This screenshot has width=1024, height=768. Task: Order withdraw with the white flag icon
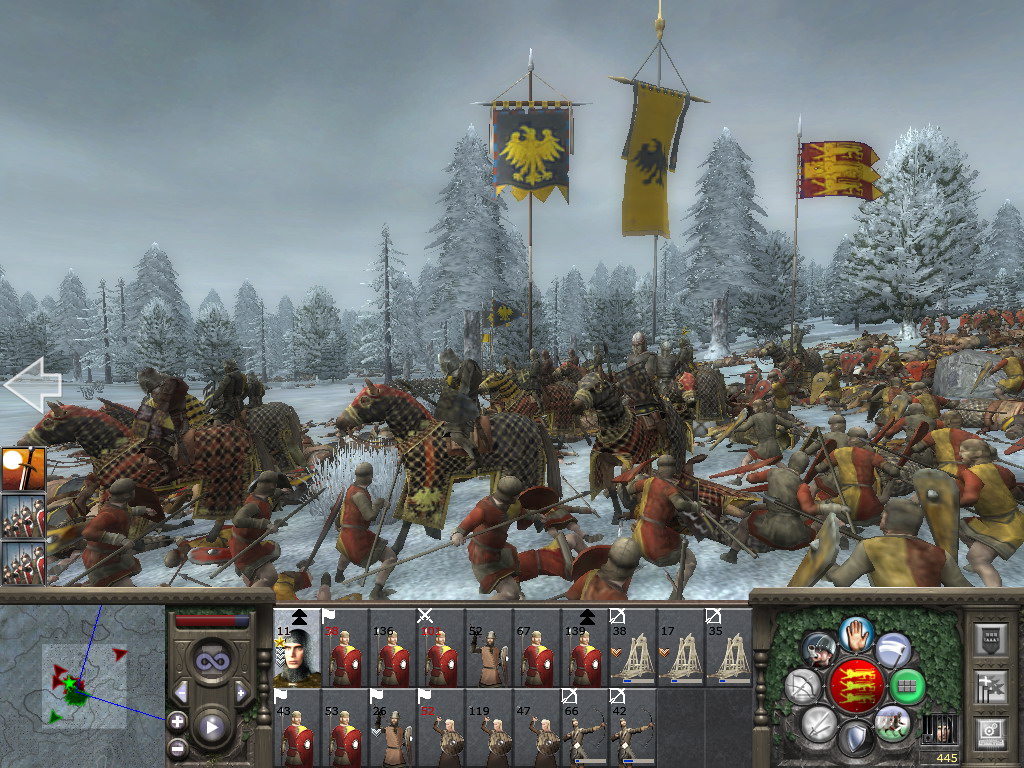(x=893, y=651)
